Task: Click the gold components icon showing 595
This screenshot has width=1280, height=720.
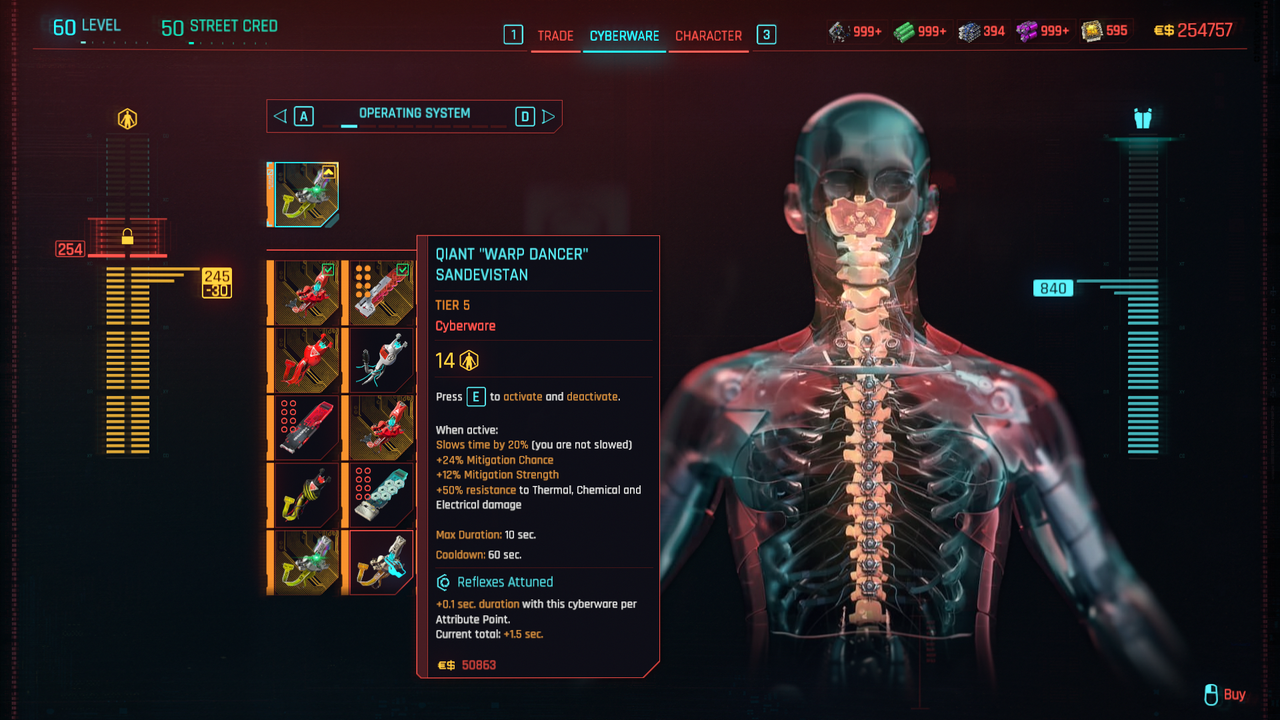Action: (1090, 31)
